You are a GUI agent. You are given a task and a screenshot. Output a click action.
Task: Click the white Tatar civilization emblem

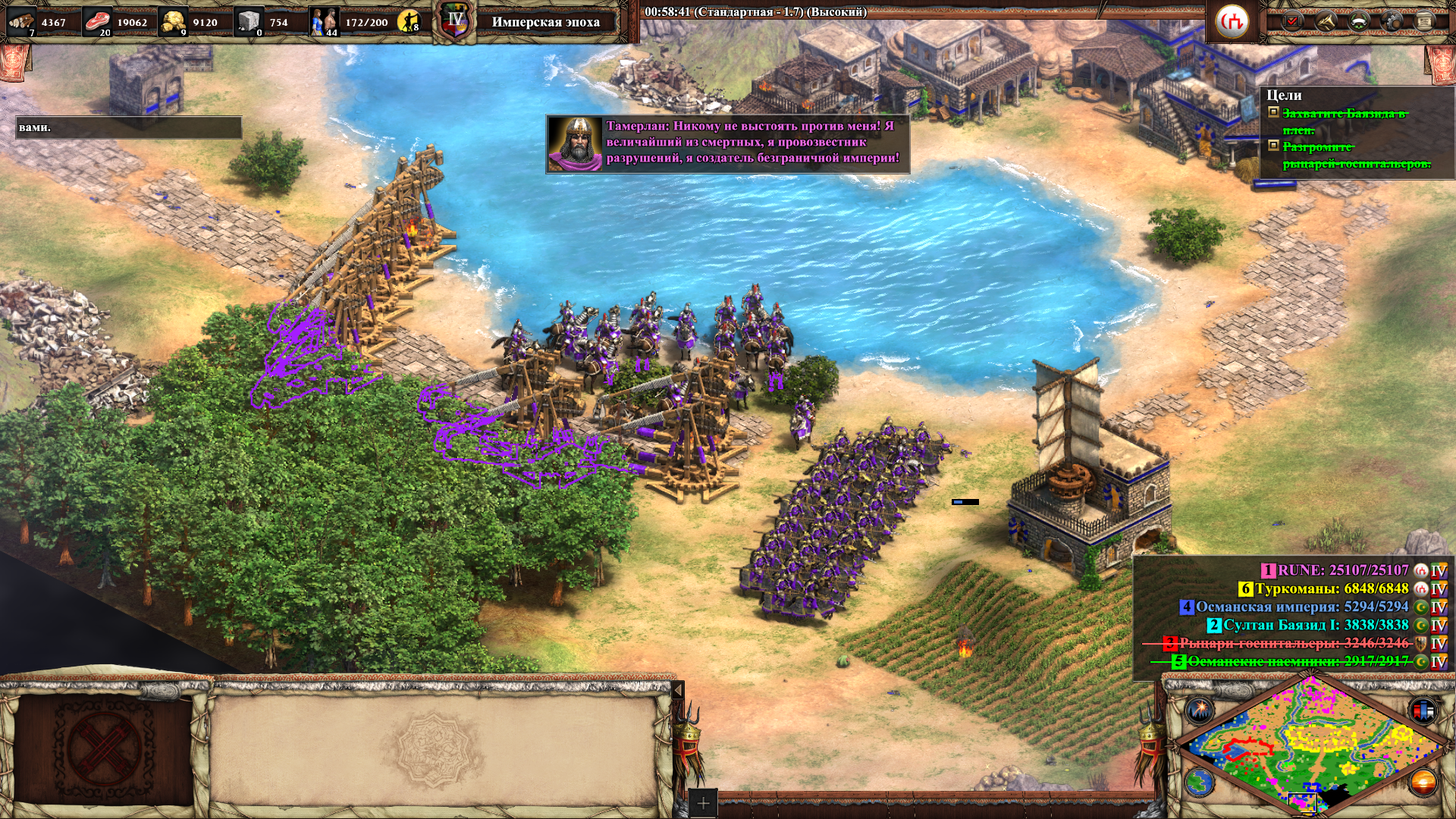click(x=1232, y=21)
